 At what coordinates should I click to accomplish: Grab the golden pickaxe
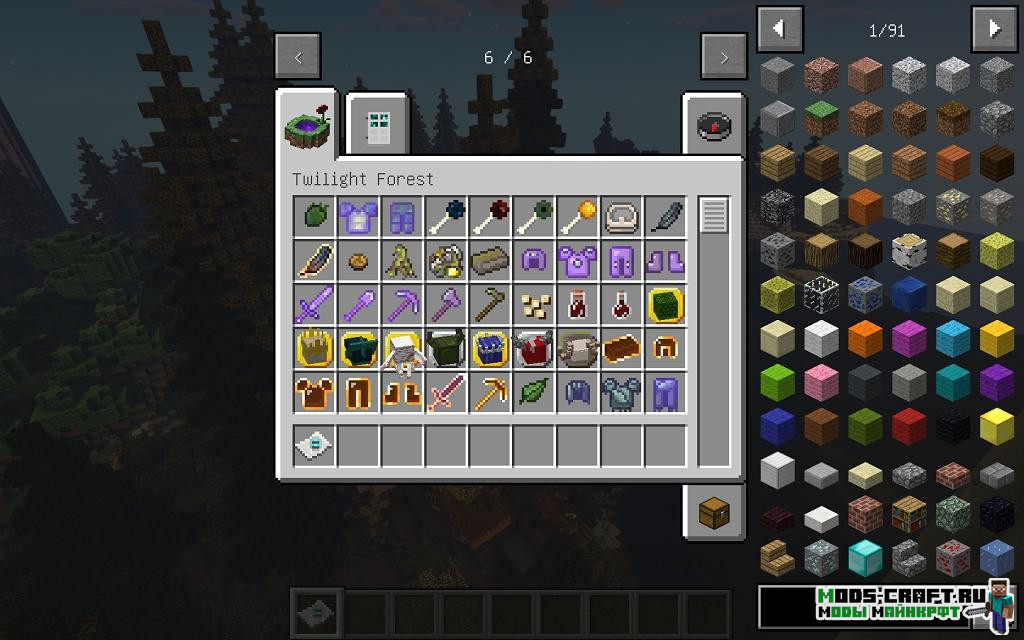click(x=487, y=392)
